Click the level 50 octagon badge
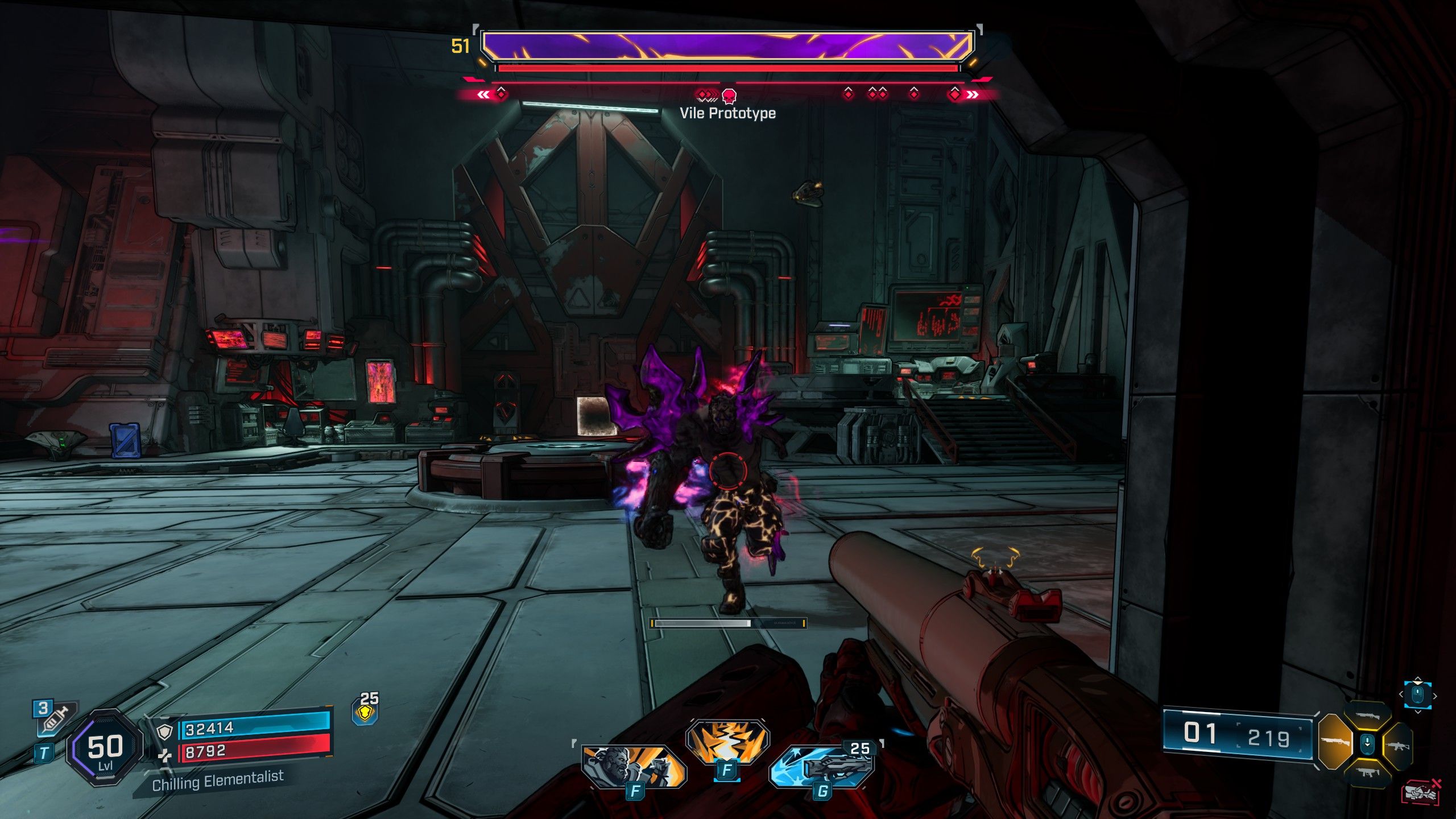The width and height of the screenshot is (1456, 819). [x=105, y=747]
